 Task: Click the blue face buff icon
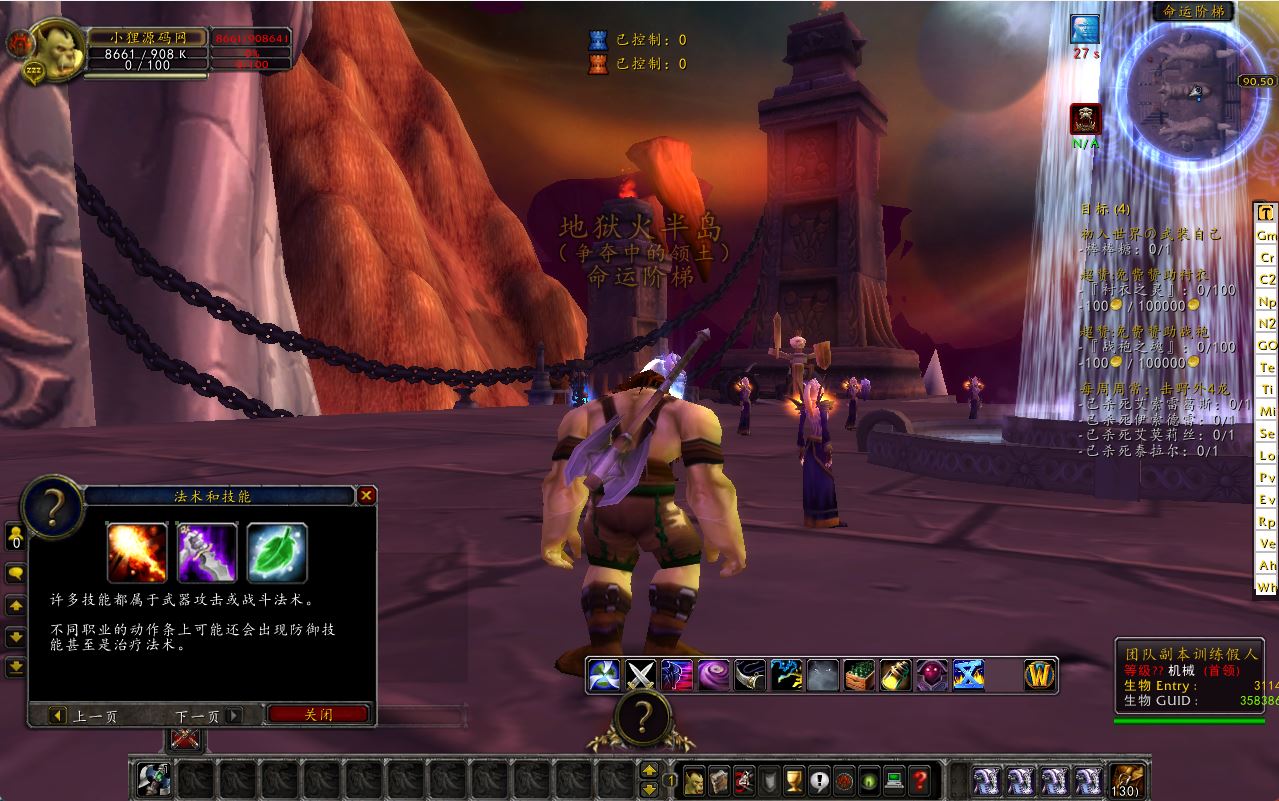[x=1085, y=29]
